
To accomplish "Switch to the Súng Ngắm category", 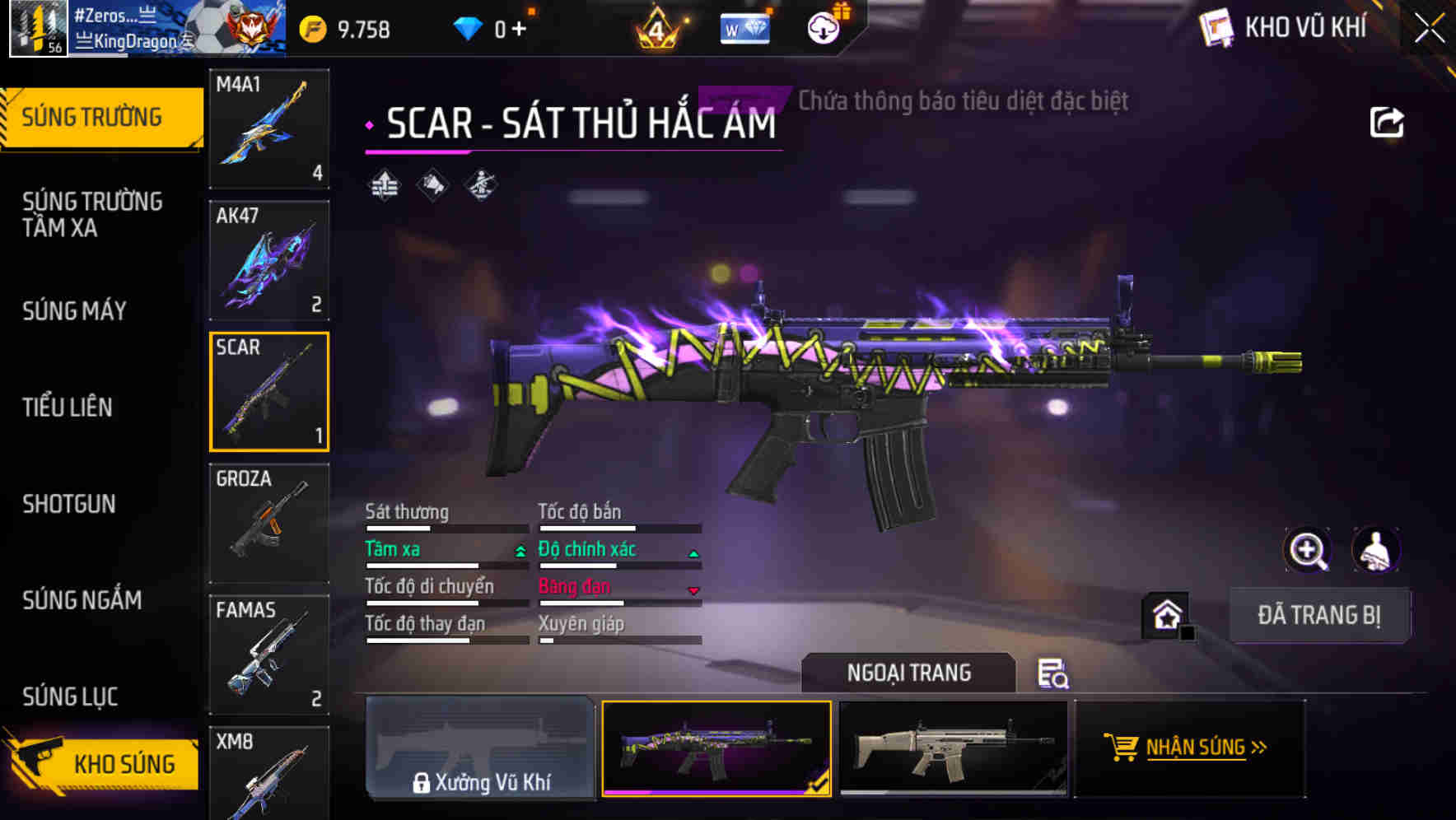I will [82, 601].
